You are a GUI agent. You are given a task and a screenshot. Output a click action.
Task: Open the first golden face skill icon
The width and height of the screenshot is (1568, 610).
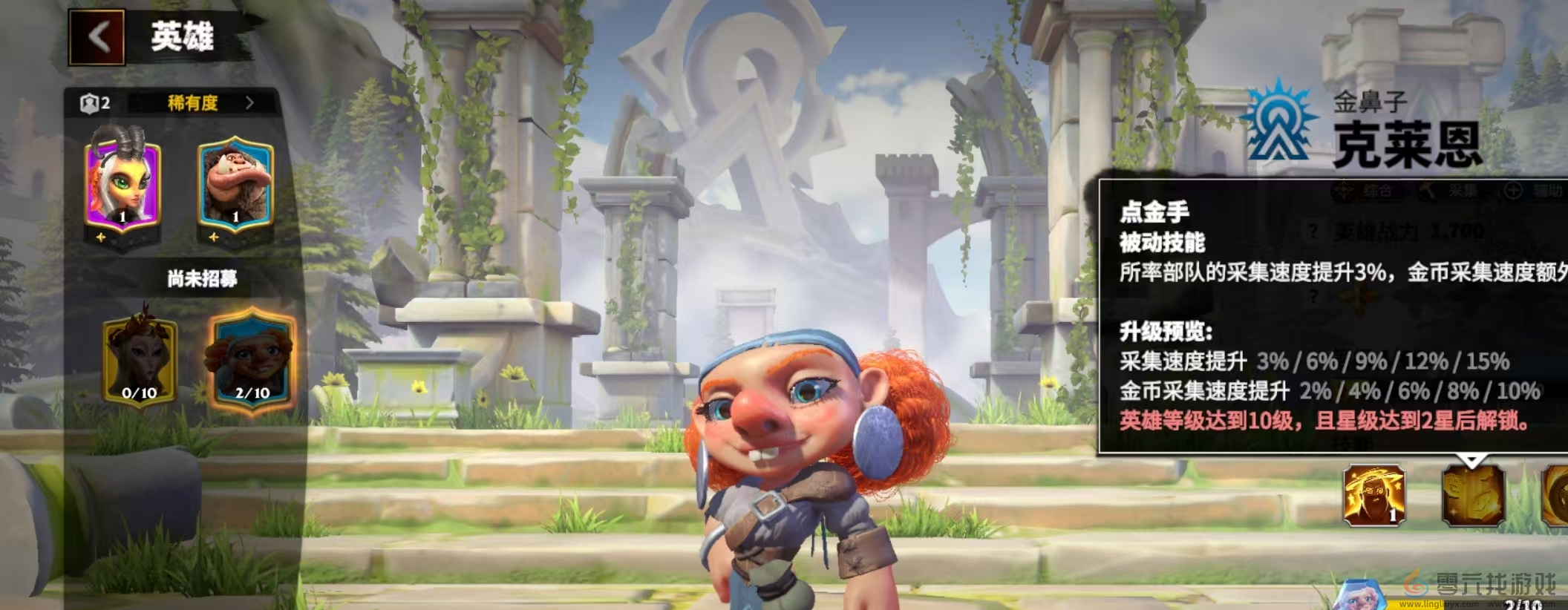(x=1373, y=495)
